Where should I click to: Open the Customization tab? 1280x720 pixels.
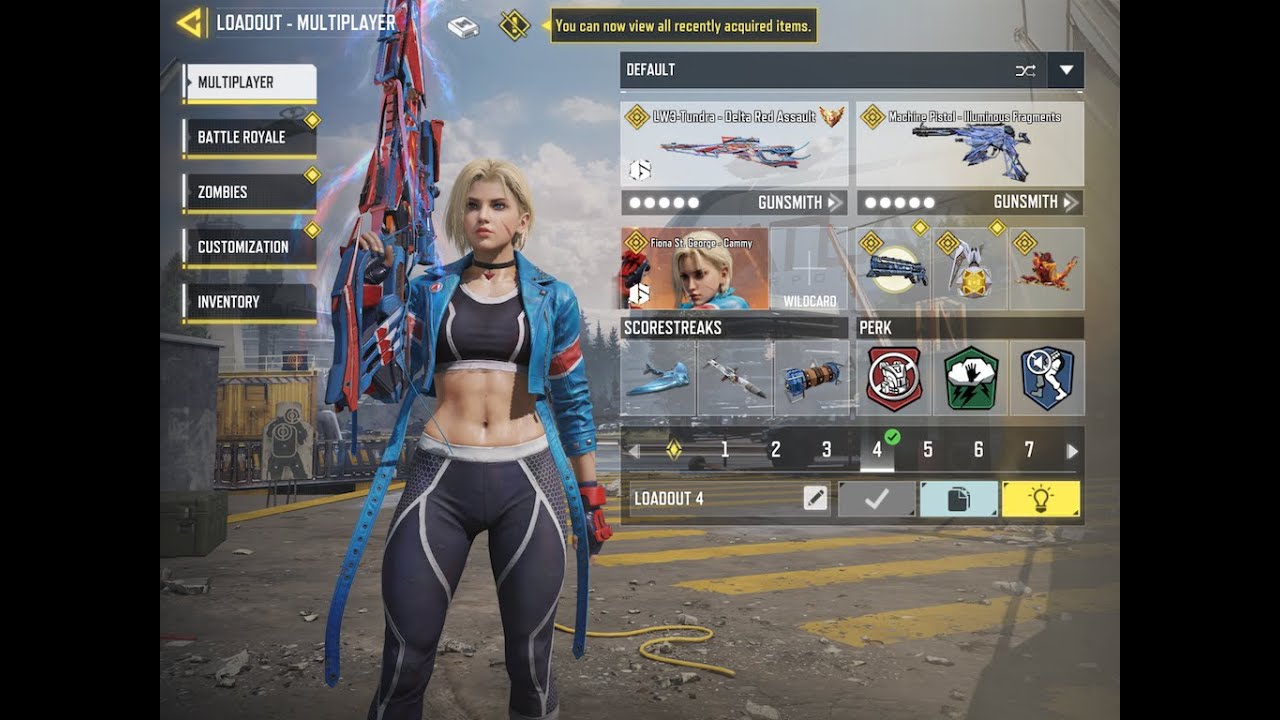pyautogui.click(x=249, y=247)
